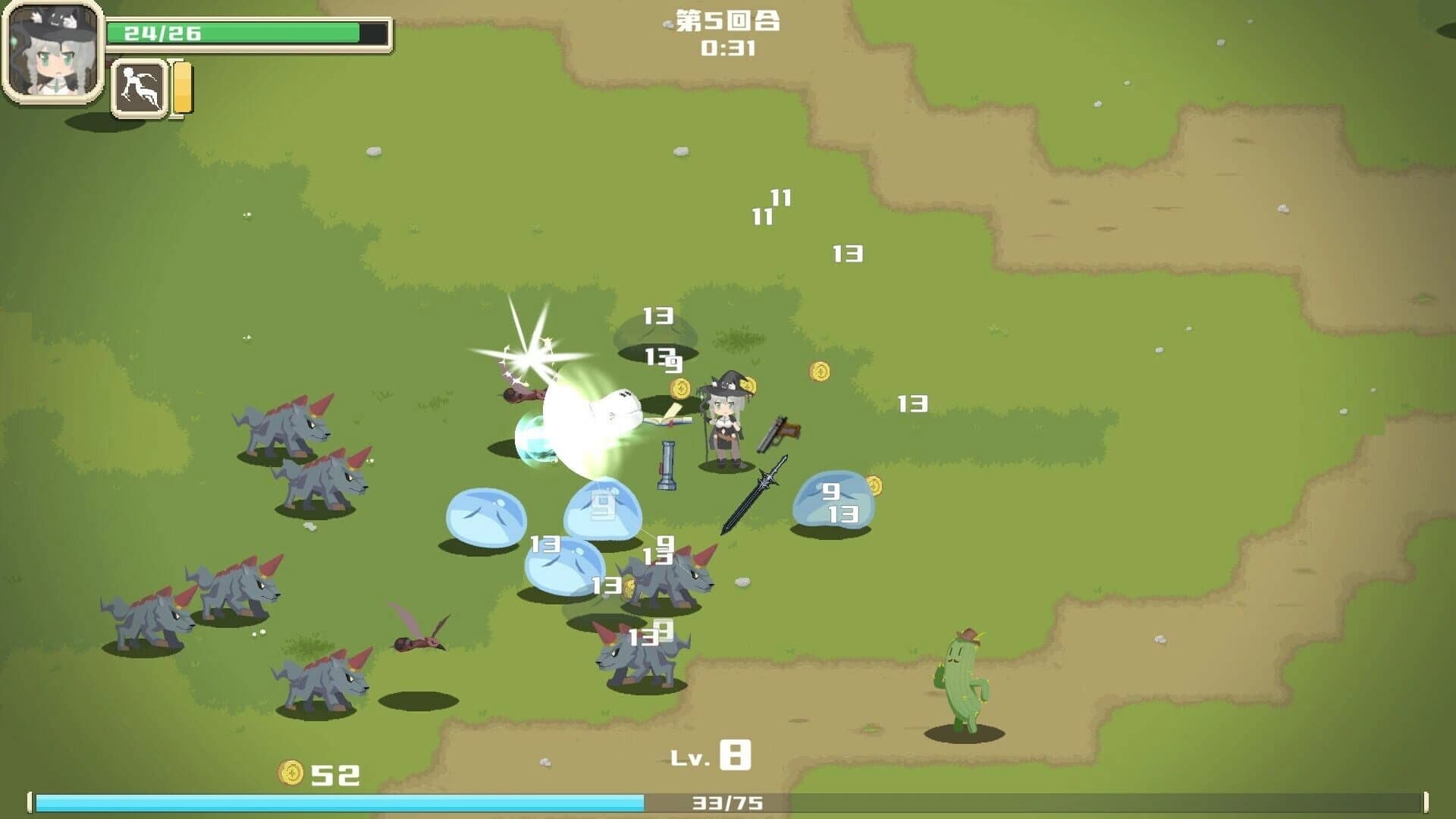Click the Lv. 8 level indicator
This screenshot has width=1456, height=819.
point(710,754)
